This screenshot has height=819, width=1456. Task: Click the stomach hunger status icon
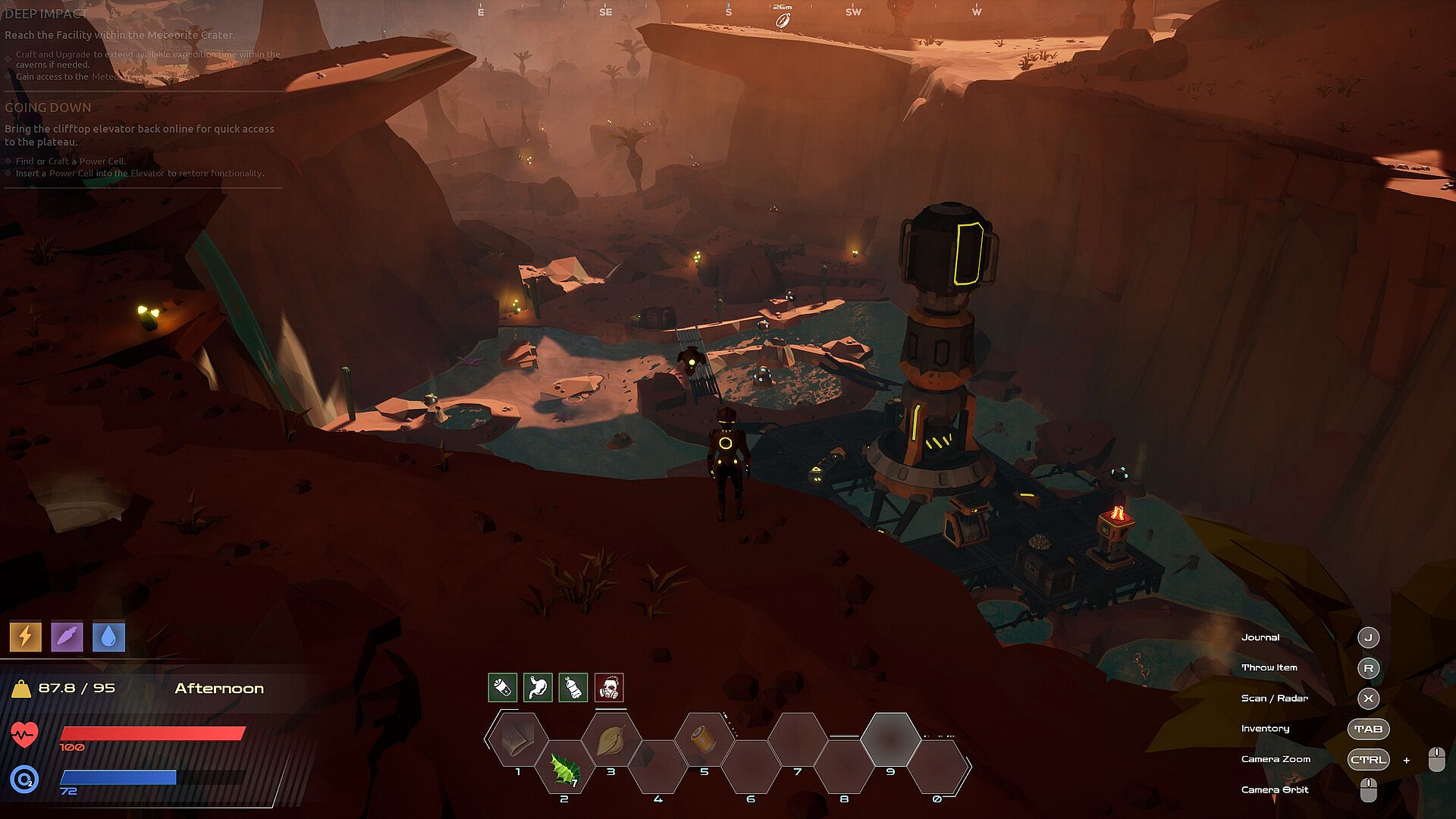tap(538, 688)
